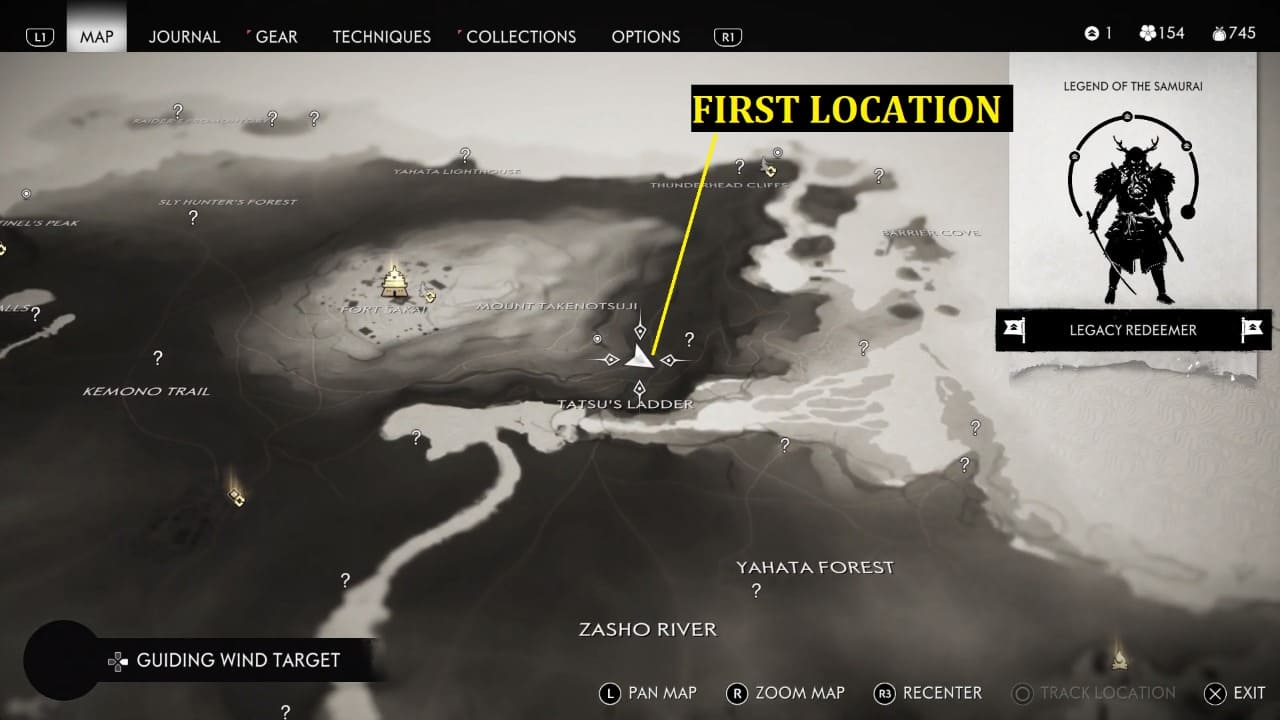Click the question mark near Thunderhead Cliffs
Screen dimensions: 1280x720
(x=740, y=168)
